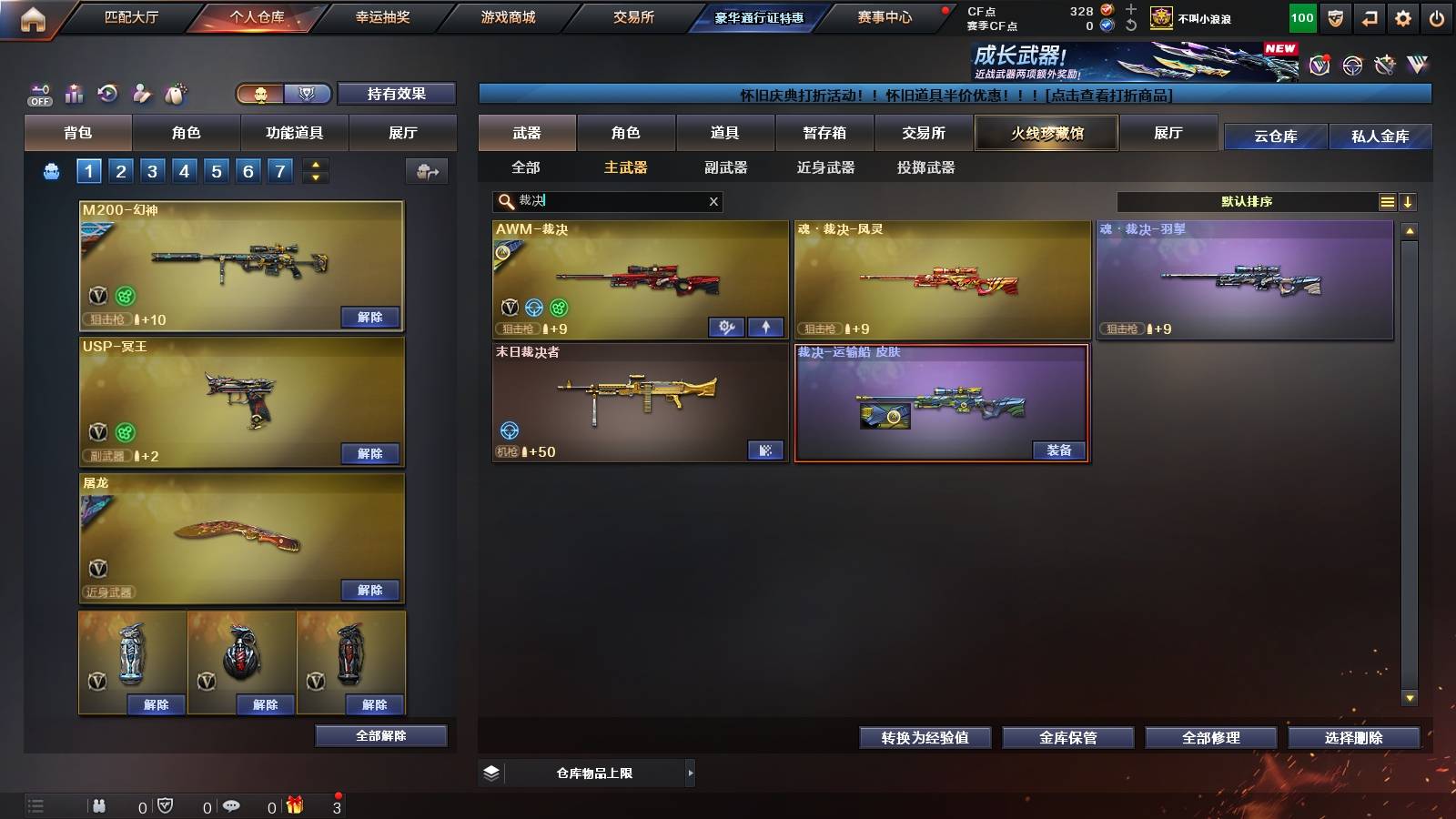Image resolution: width=1456 pixels, height=819 pixels.
Task: Clear the 裁决 search field with the X
Action: click(713, 201)
